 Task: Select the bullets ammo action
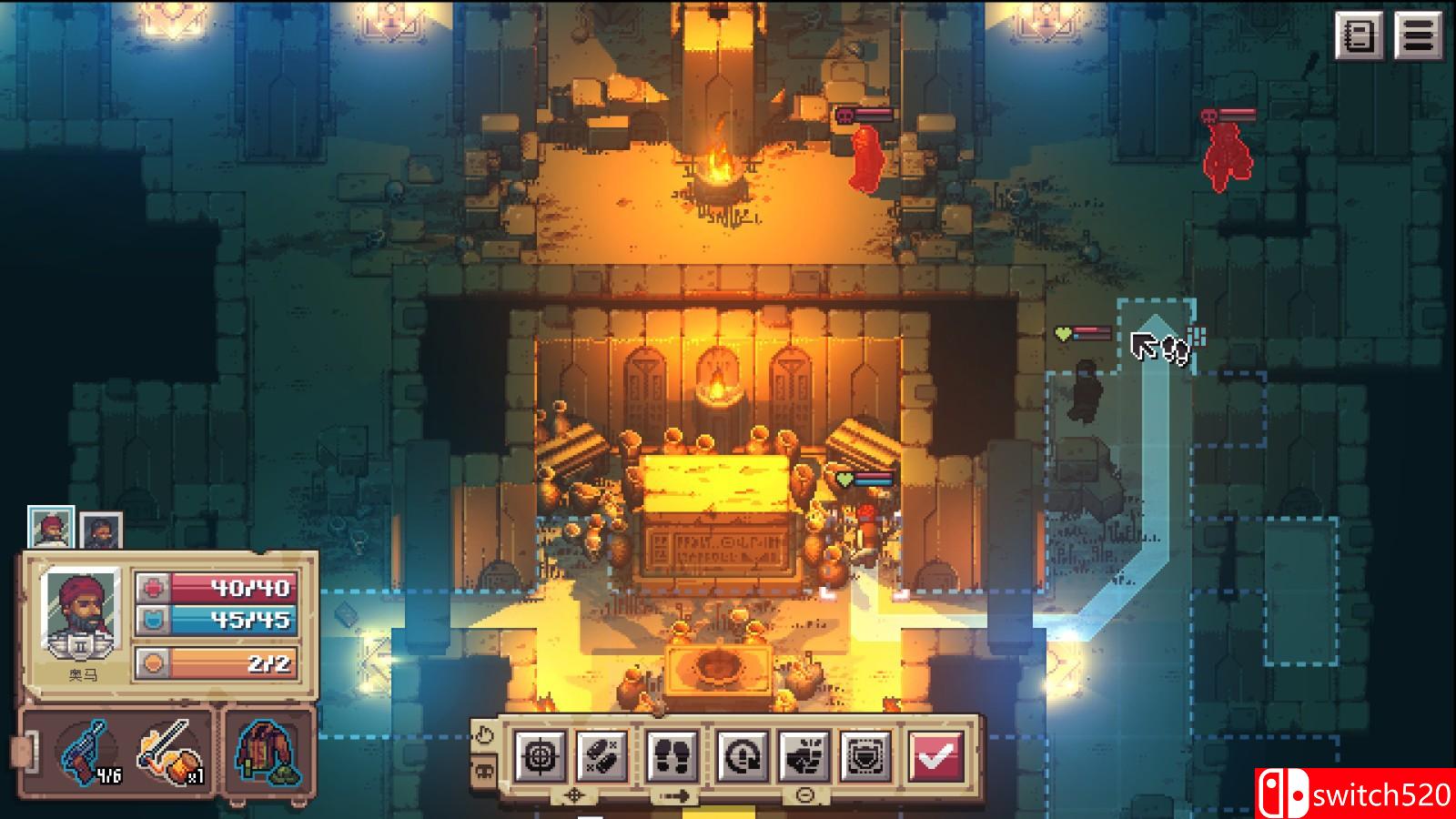(x=602, y=755)
